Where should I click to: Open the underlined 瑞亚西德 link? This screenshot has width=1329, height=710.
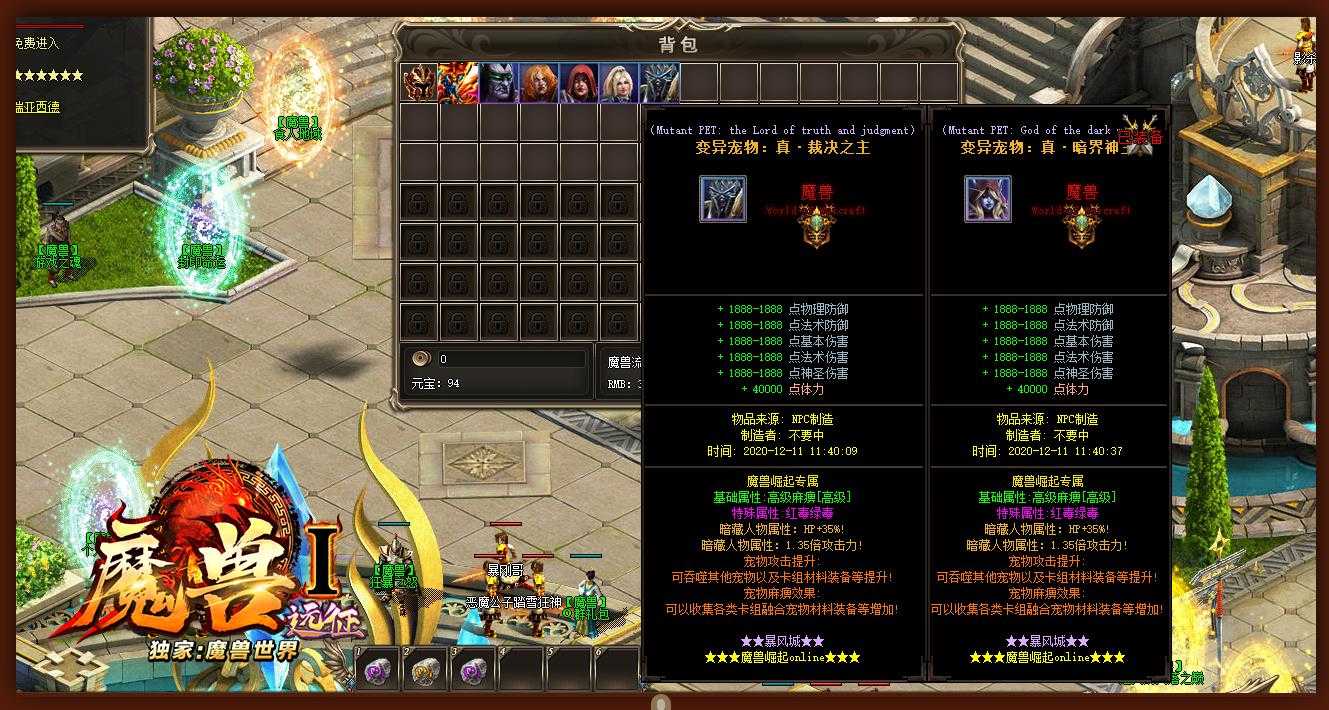37,106
